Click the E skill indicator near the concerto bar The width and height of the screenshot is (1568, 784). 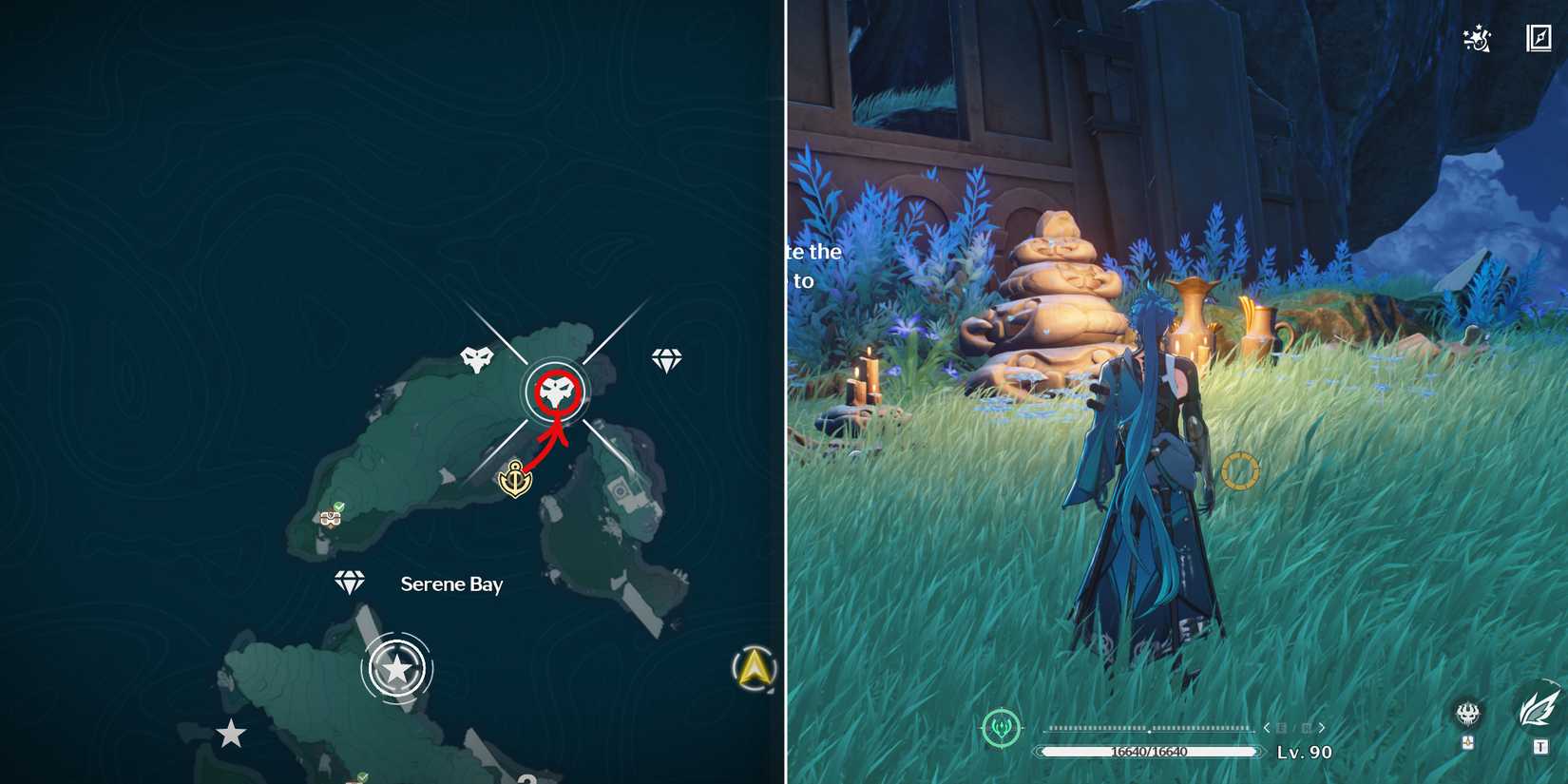coord(1282,728)
